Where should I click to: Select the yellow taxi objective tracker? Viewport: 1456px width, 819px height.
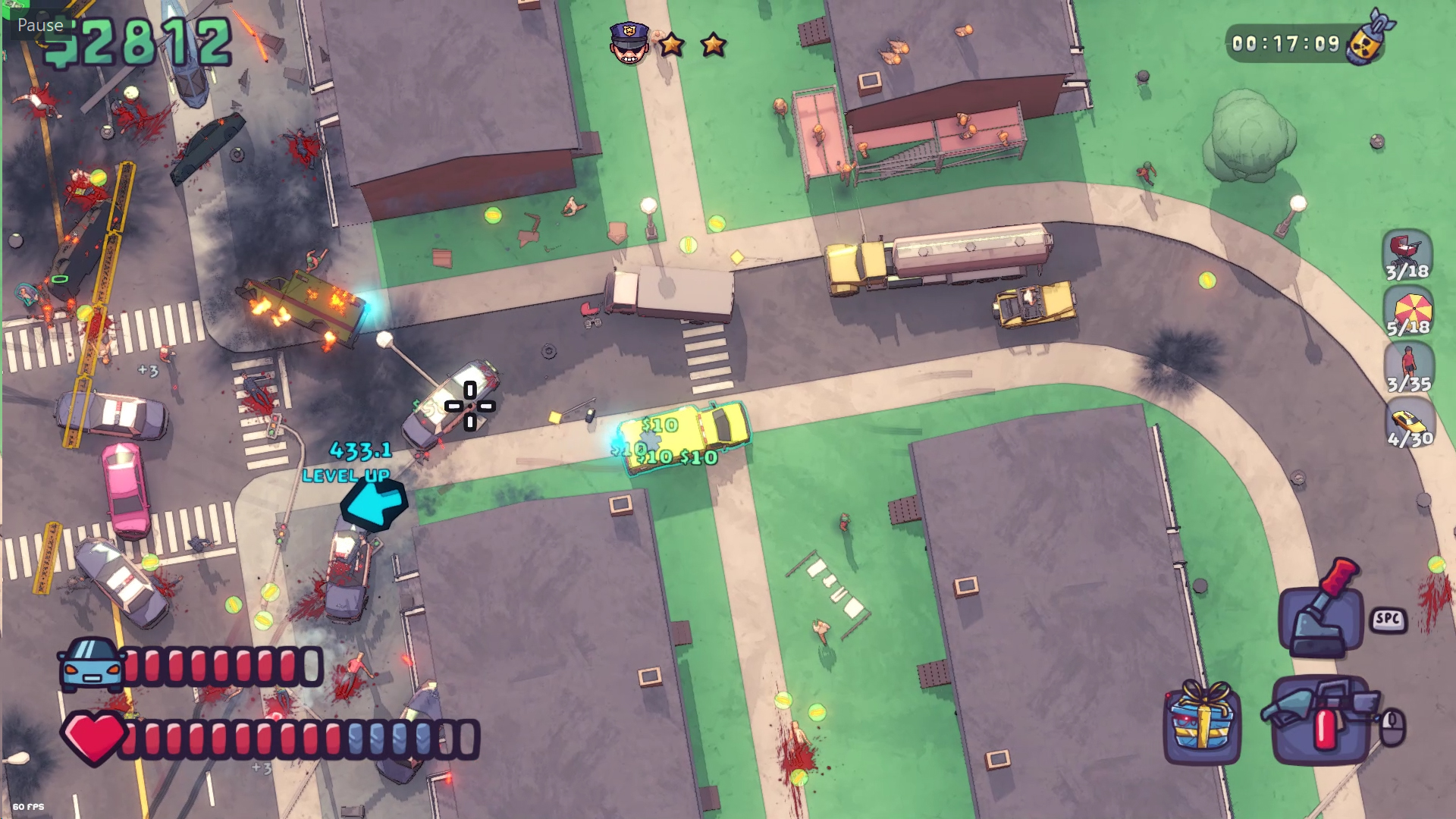(1410, 425)
